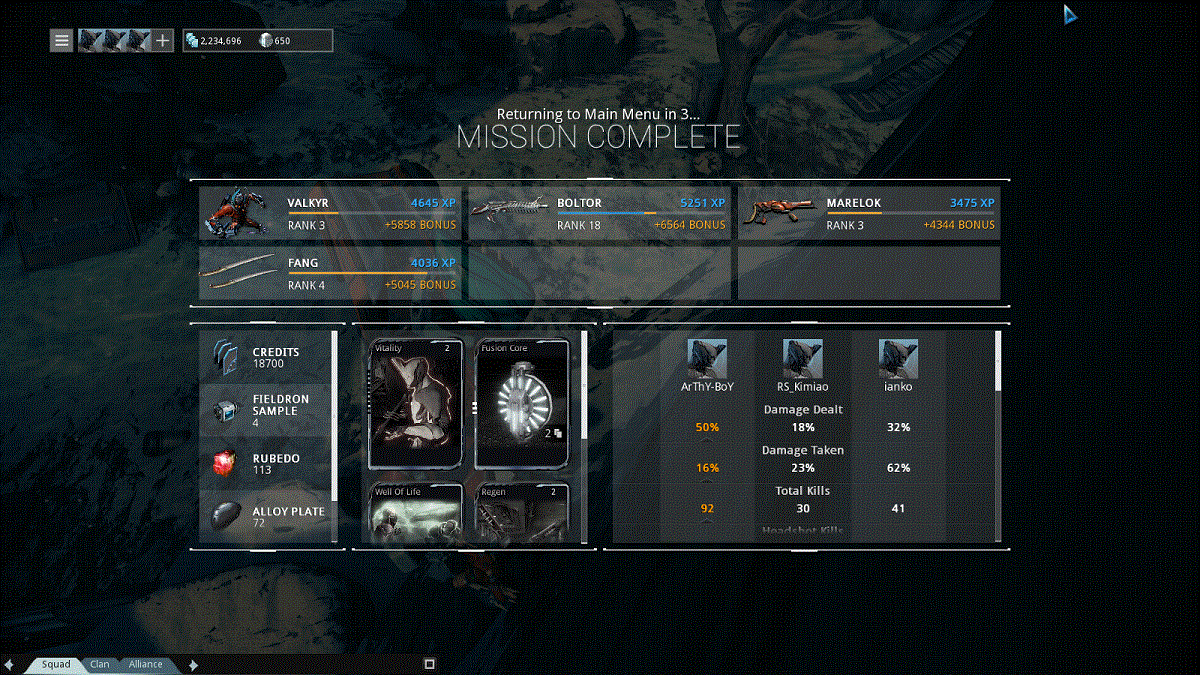Select the Fusion Core reward card

coord(523,404)
